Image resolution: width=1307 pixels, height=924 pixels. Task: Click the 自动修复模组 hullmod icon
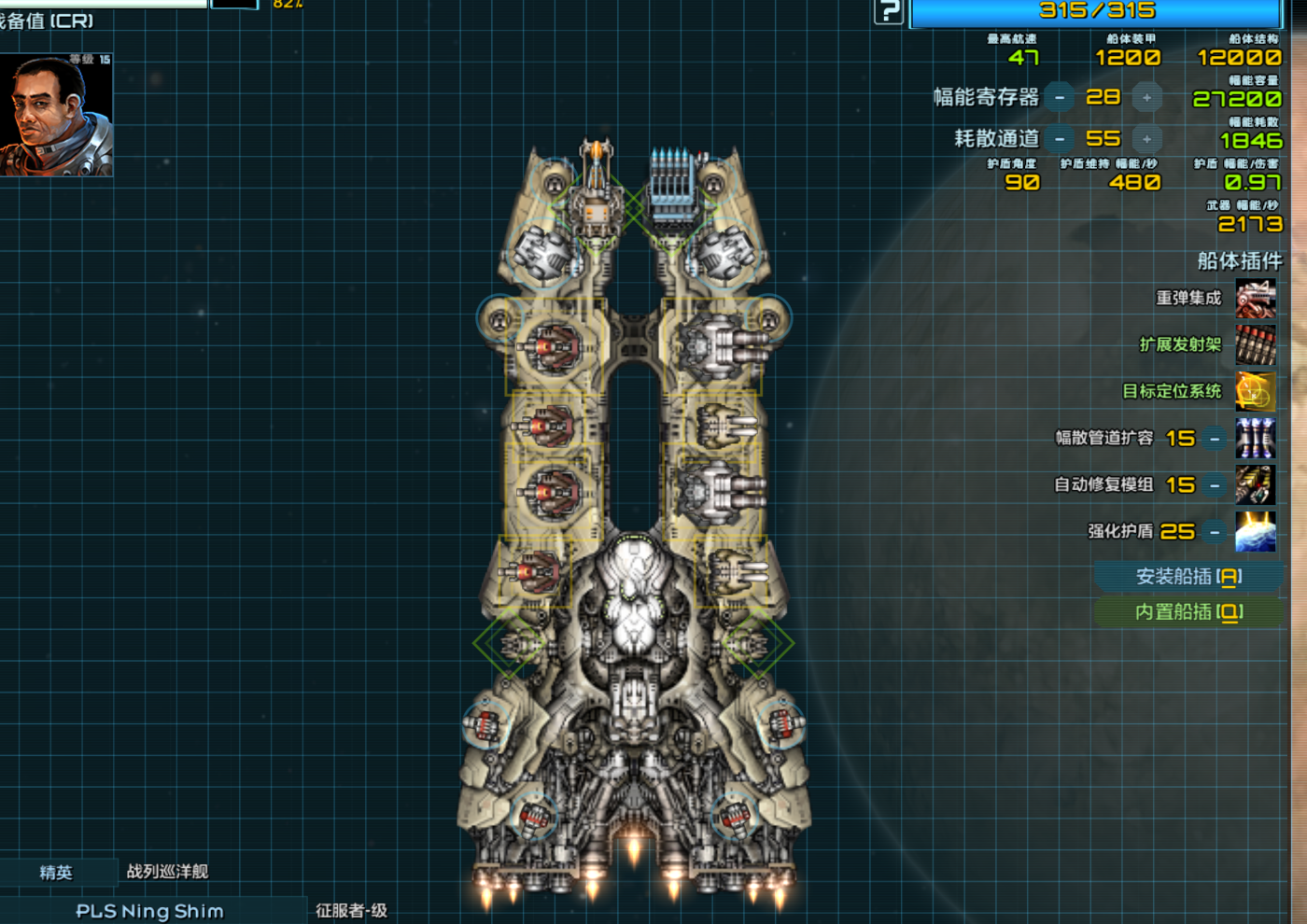coord(1256,485)
